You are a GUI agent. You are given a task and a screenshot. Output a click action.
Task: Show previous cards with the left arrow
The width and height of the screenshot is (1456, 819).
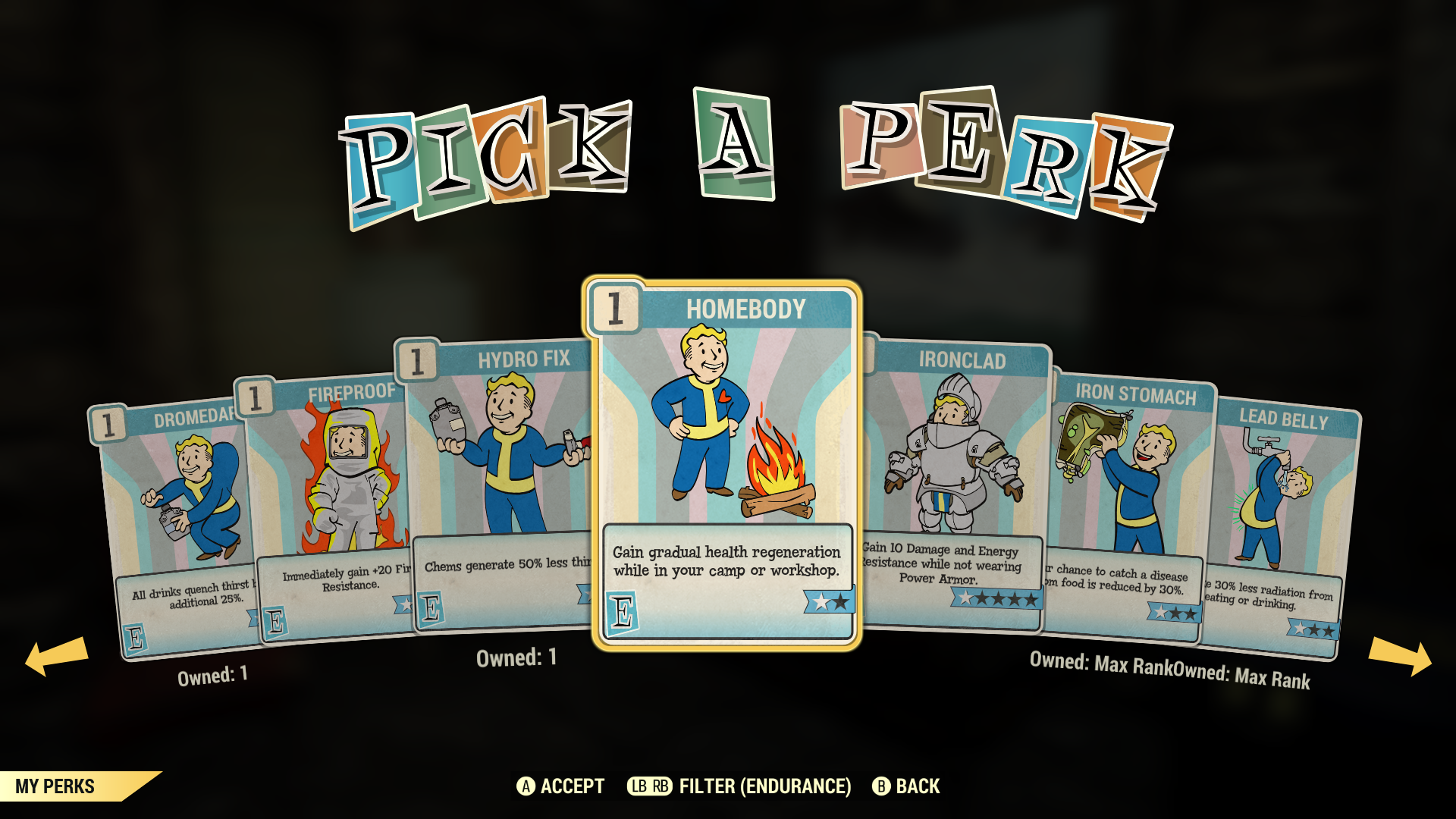click(x=57, y=655)
